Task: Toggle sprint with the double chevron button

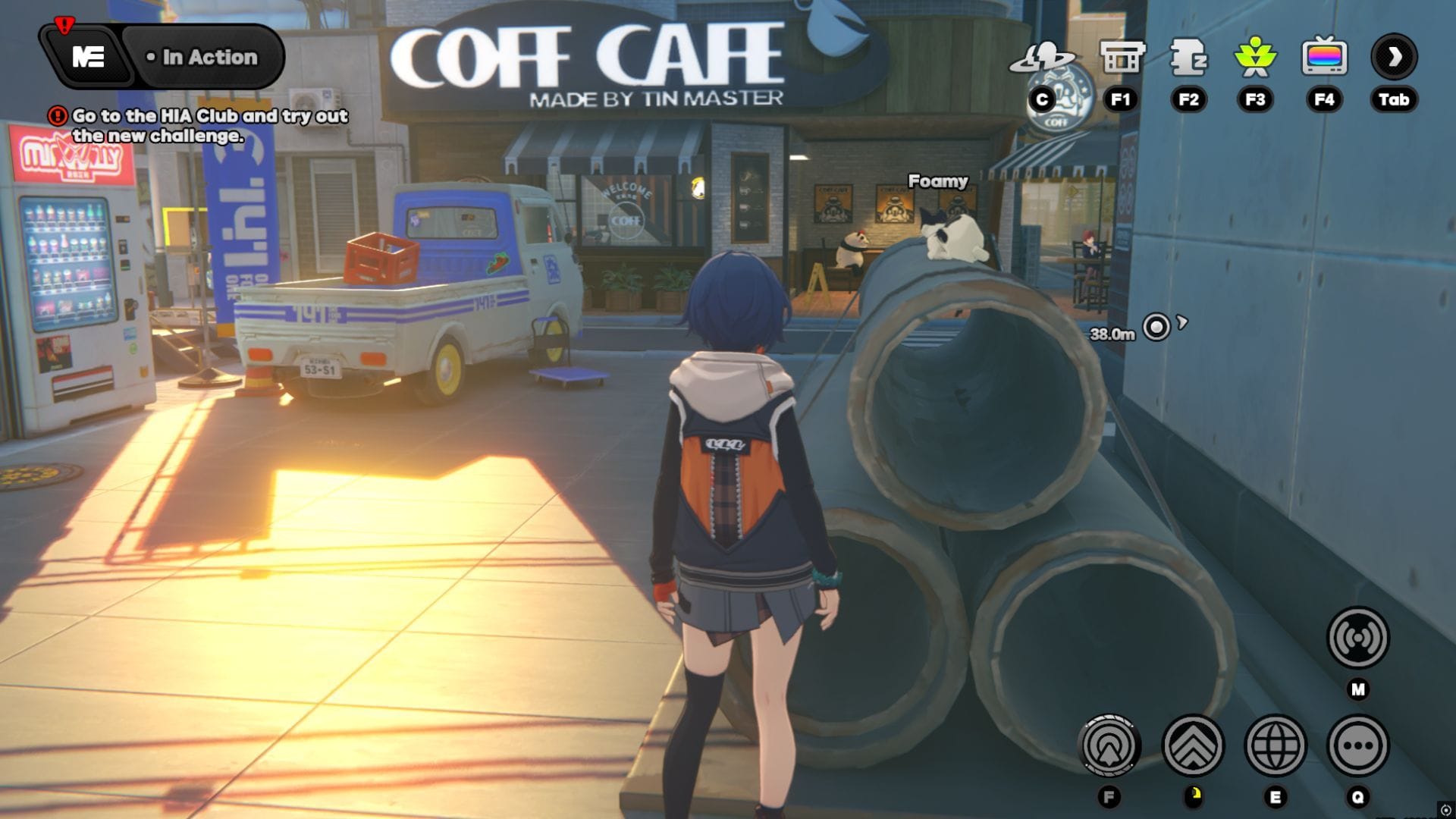Action: (x=1193, y=745)
